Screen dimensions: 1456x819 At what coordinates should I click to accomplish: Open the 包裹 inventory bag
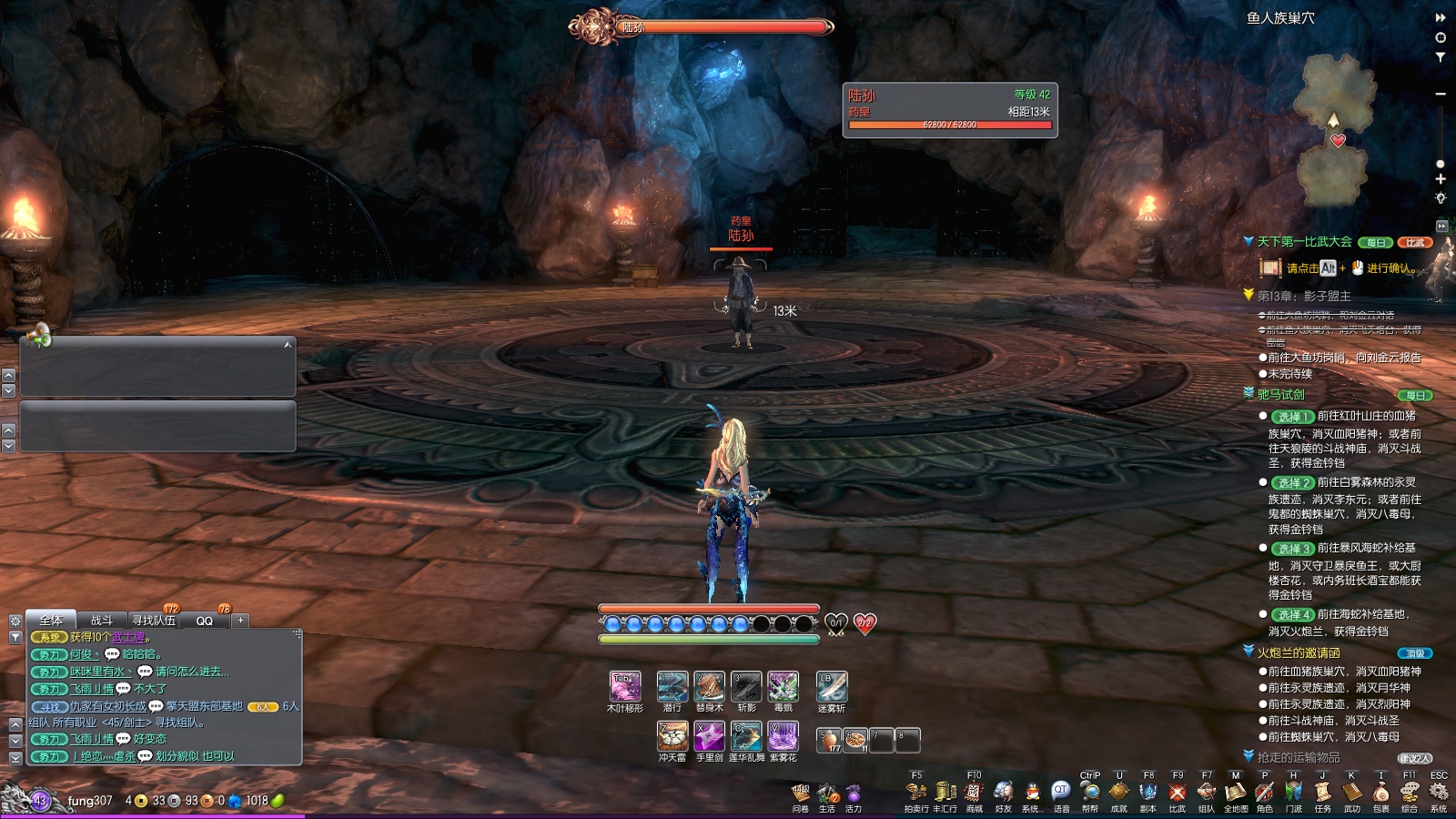click(x=1380, y=793)
